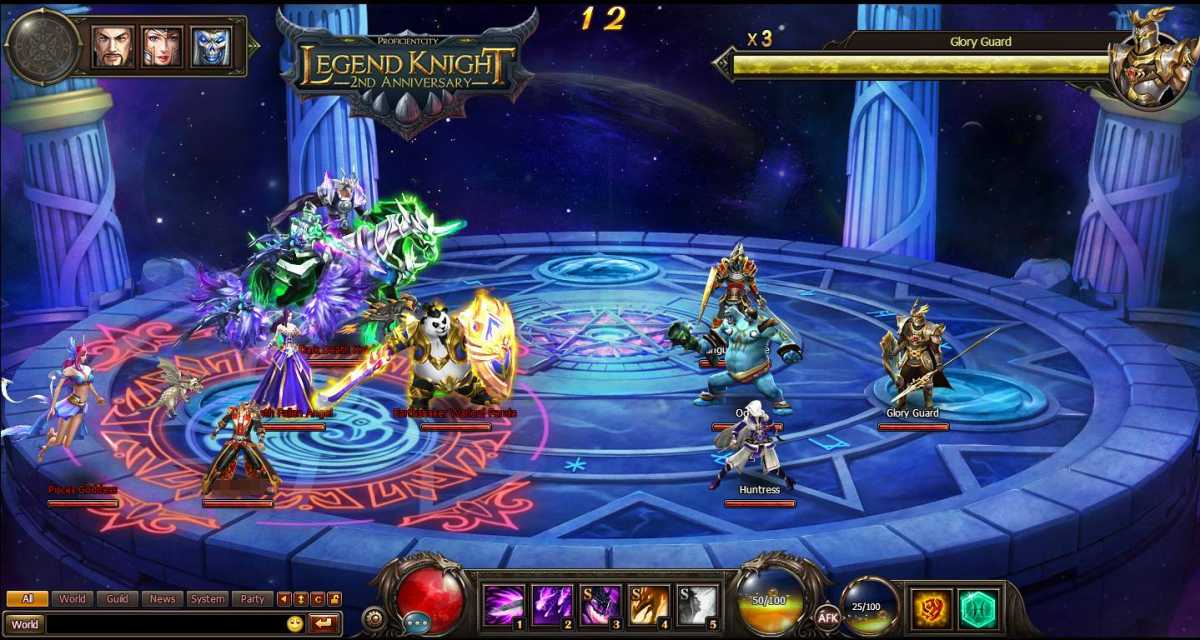The width and height of the screenshot is (1200, 640).
Task: Click the green Pisces zodiac icon
Action: [x=978, y=608]
